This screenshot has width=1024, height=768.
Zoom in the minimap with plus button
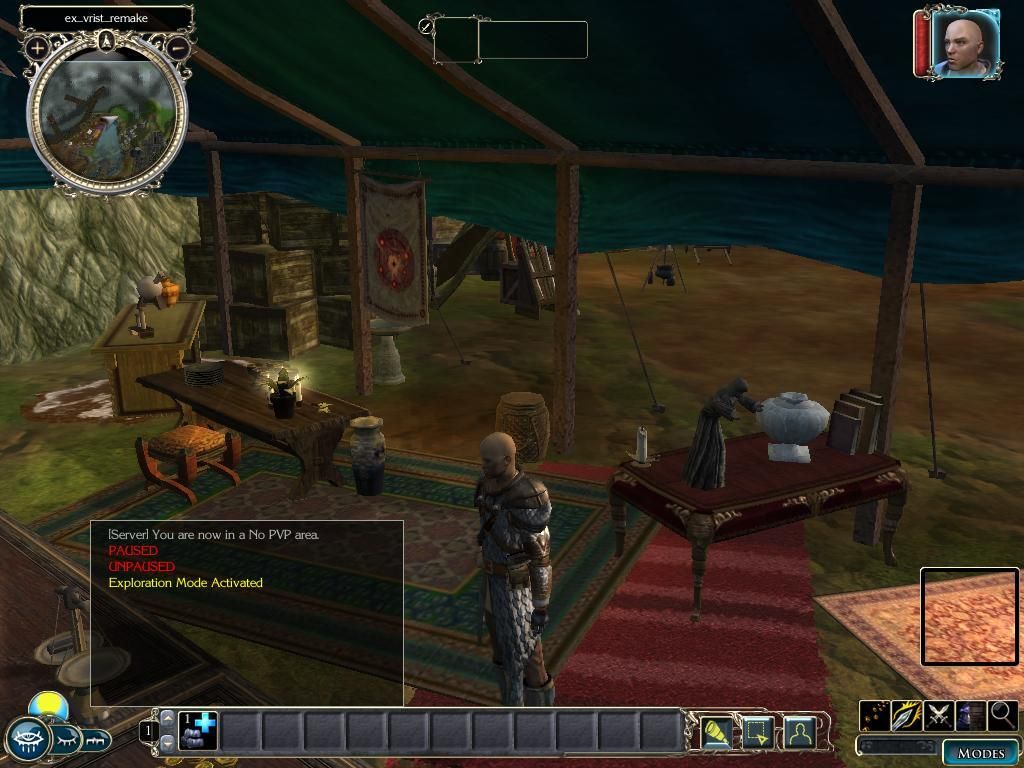(38, 47)
